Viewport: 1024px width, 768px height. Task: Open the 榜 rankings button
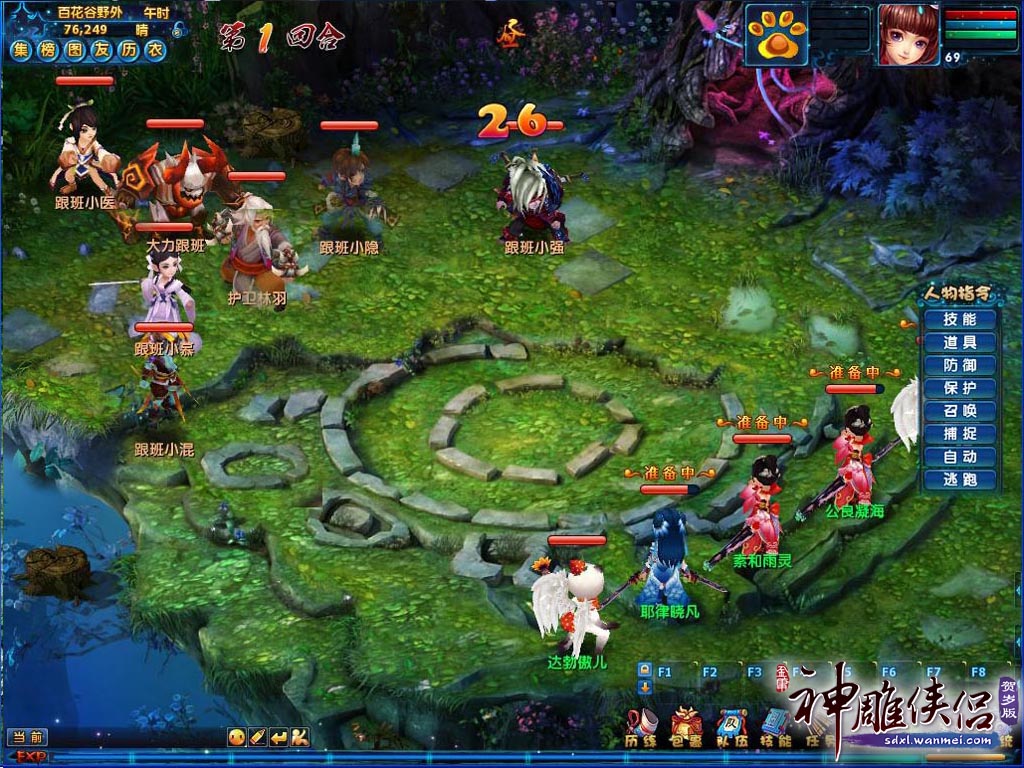tap(48, 49)
